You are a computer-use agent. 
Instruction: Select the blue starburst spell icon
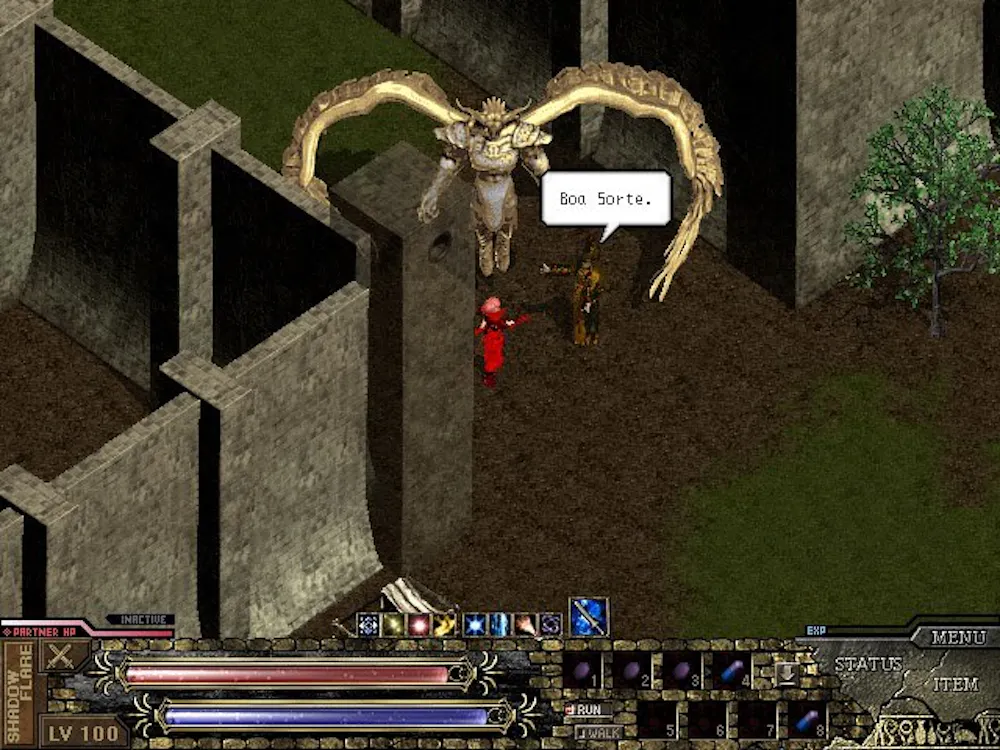pos(473,625)
